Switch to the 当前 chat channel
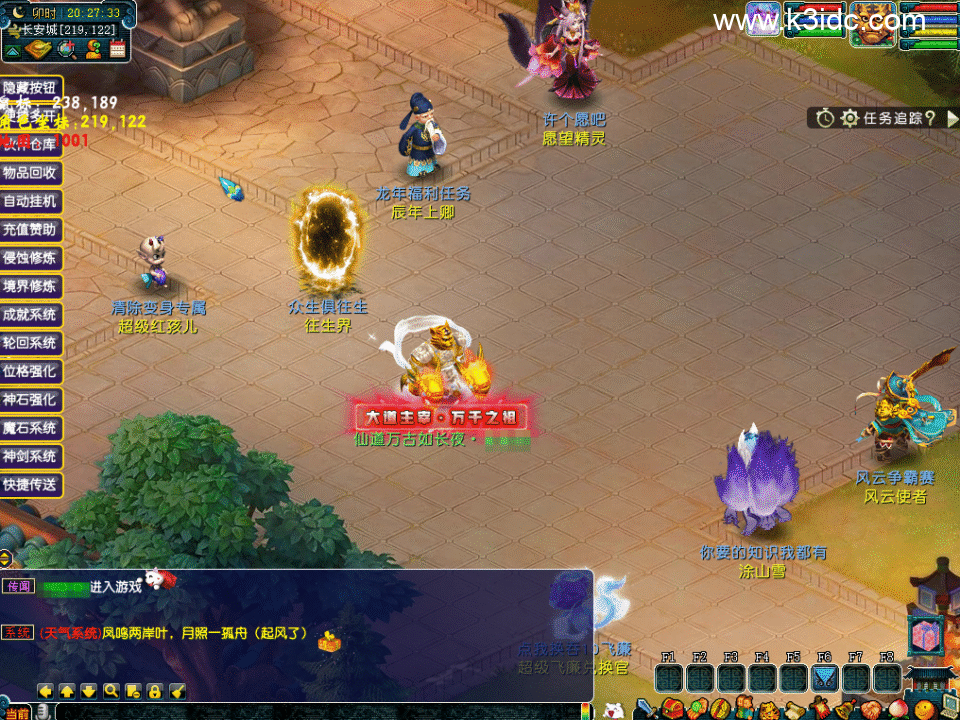The width and height of the screenshot is (960, 720). coord(15,712)
